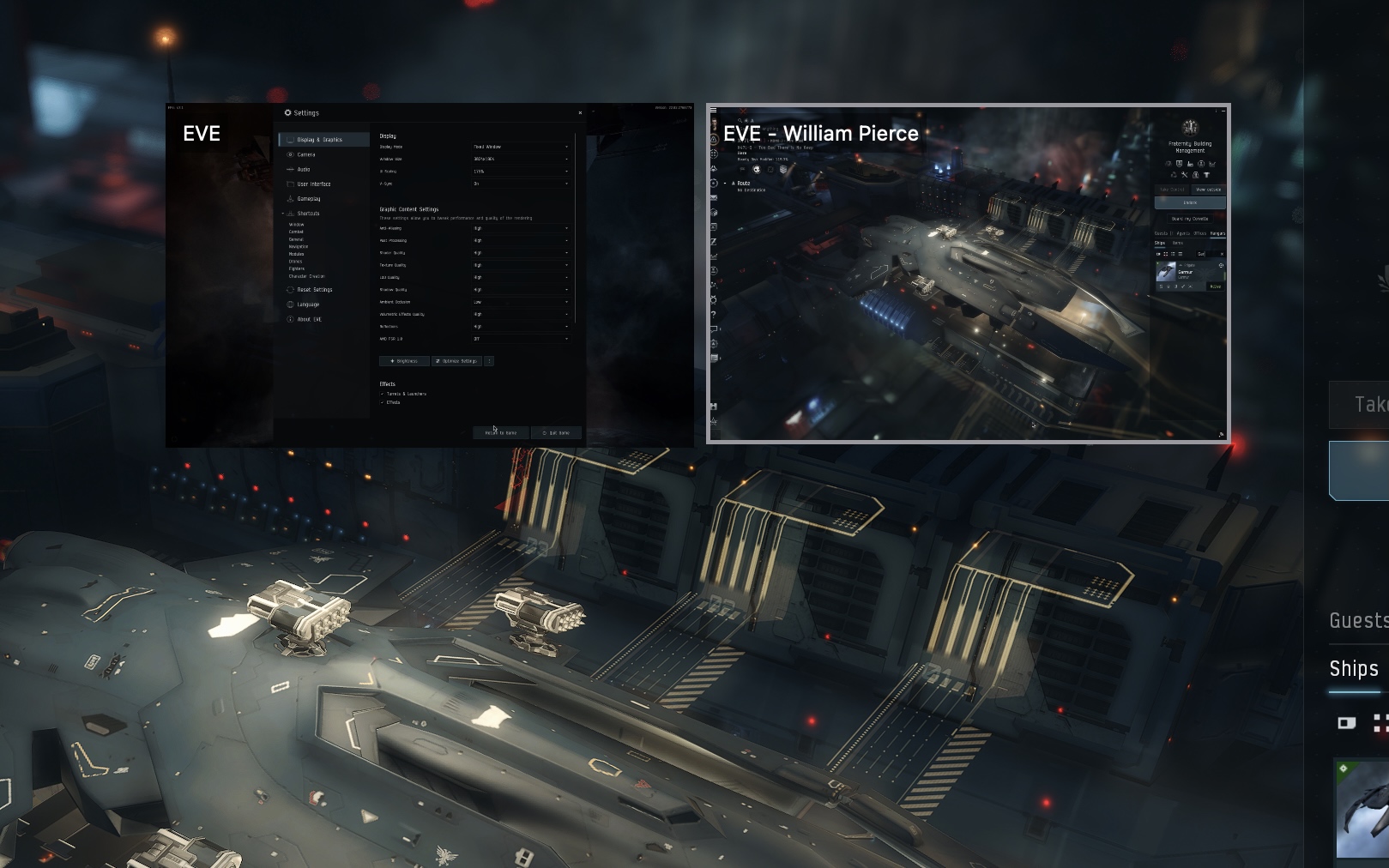Select the repair service wrench icon
1389x868 pixels.
pyautogui.click(x=1185, y=175)
